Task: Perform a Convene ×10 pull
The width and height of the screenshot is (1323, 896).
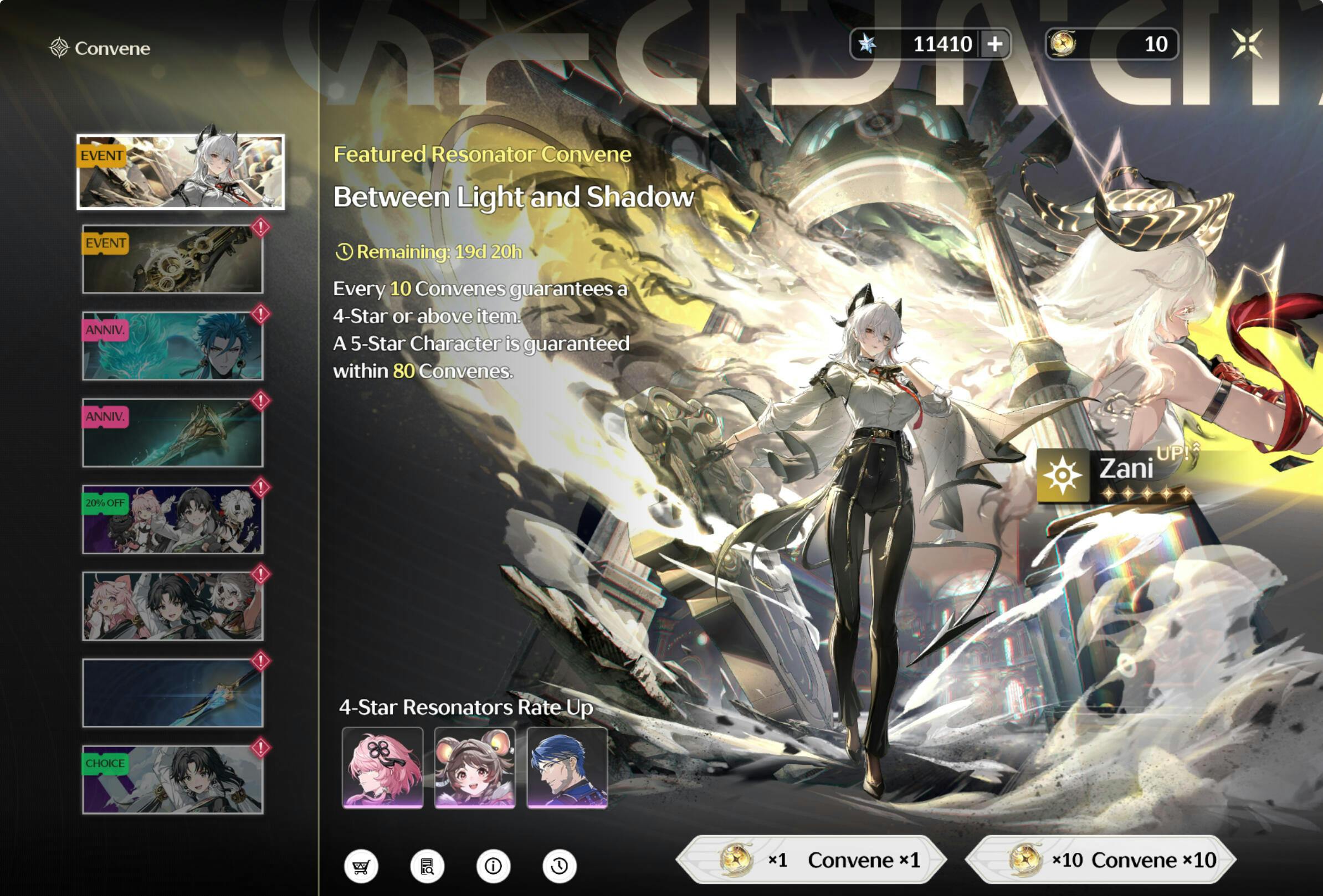Action: pyautogui.click(x=1100, y=859)
